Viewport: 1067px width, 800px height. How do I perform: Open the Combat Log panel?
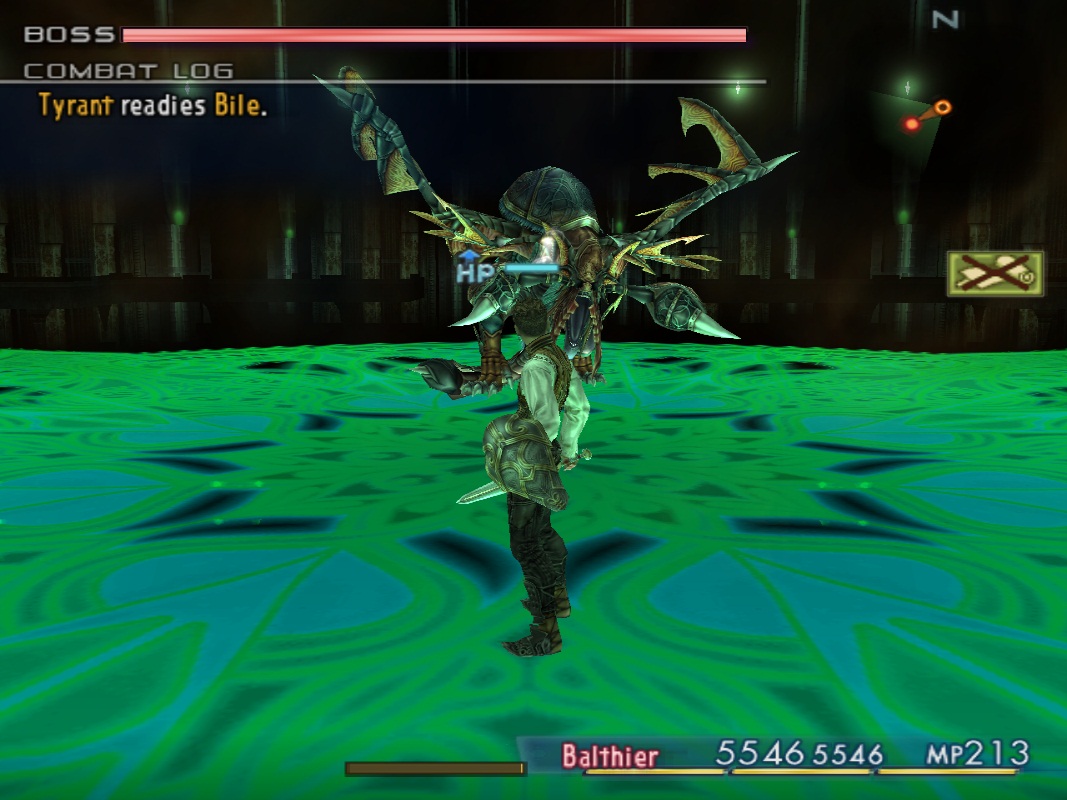[x=128, y=71]
